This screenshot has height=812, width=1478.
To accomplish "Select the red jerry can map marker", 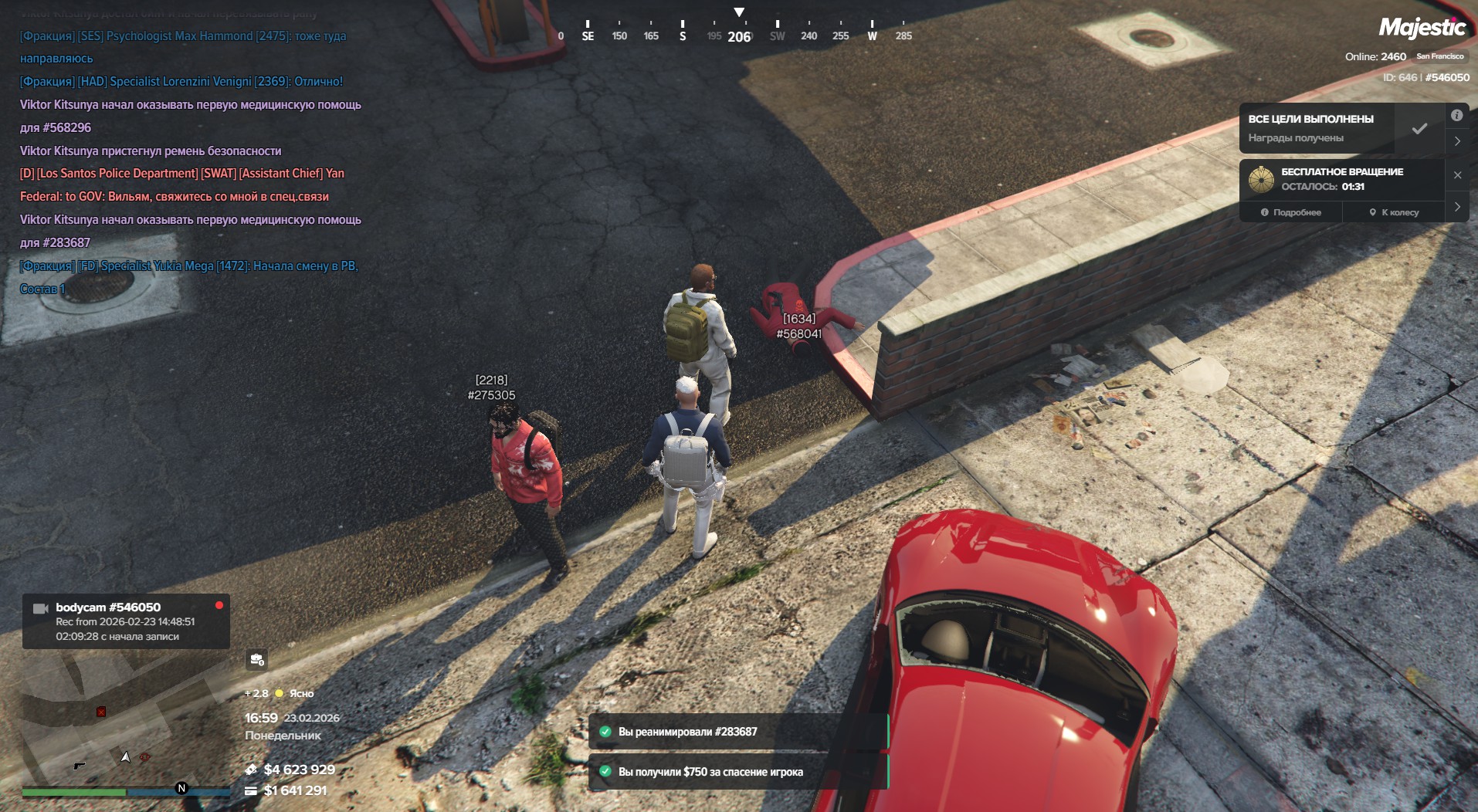I will (101, 712).
